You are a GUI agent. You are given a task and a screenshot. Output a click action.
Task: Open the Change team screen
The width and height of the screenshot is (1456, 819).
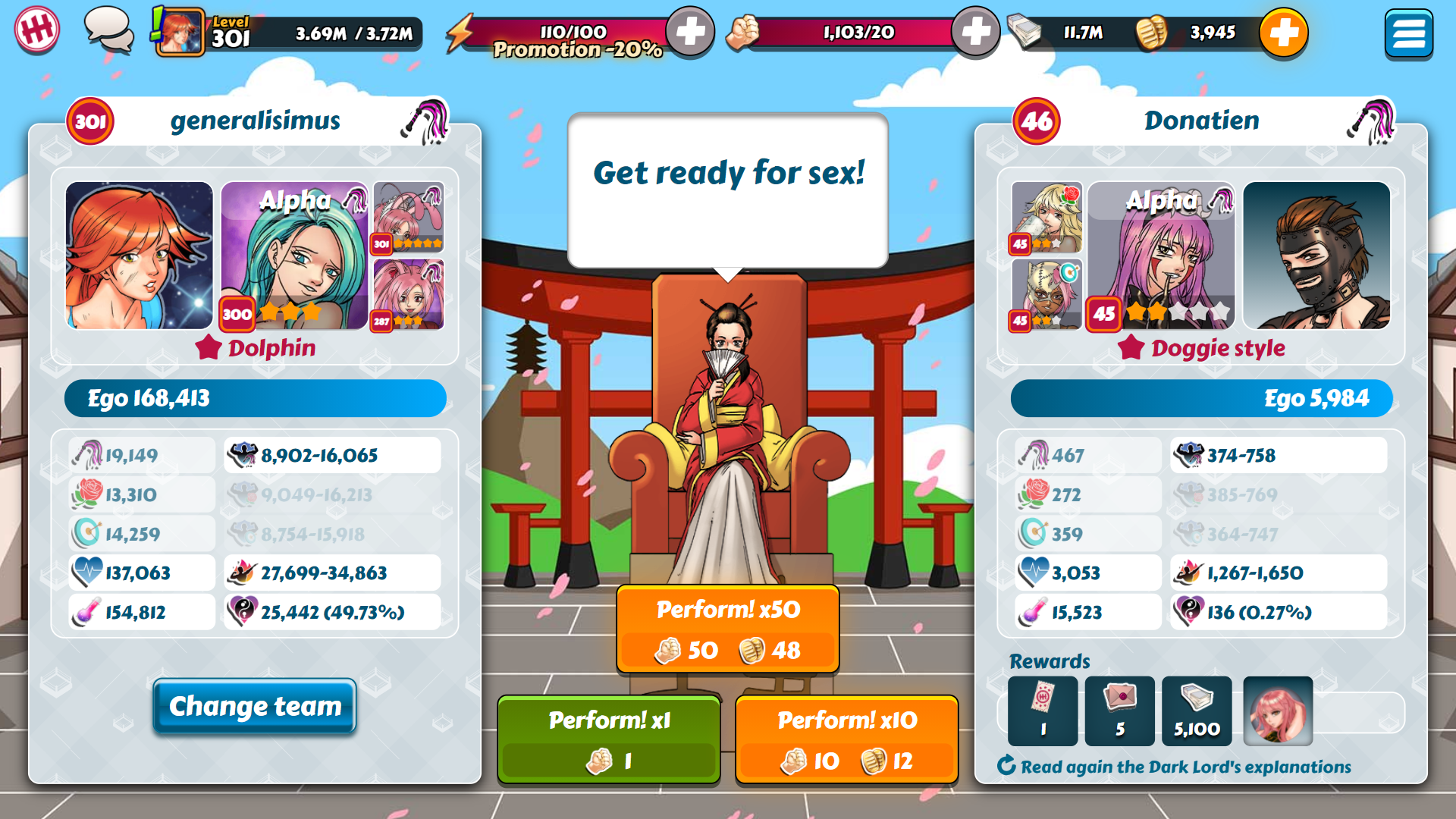[255, 706]
